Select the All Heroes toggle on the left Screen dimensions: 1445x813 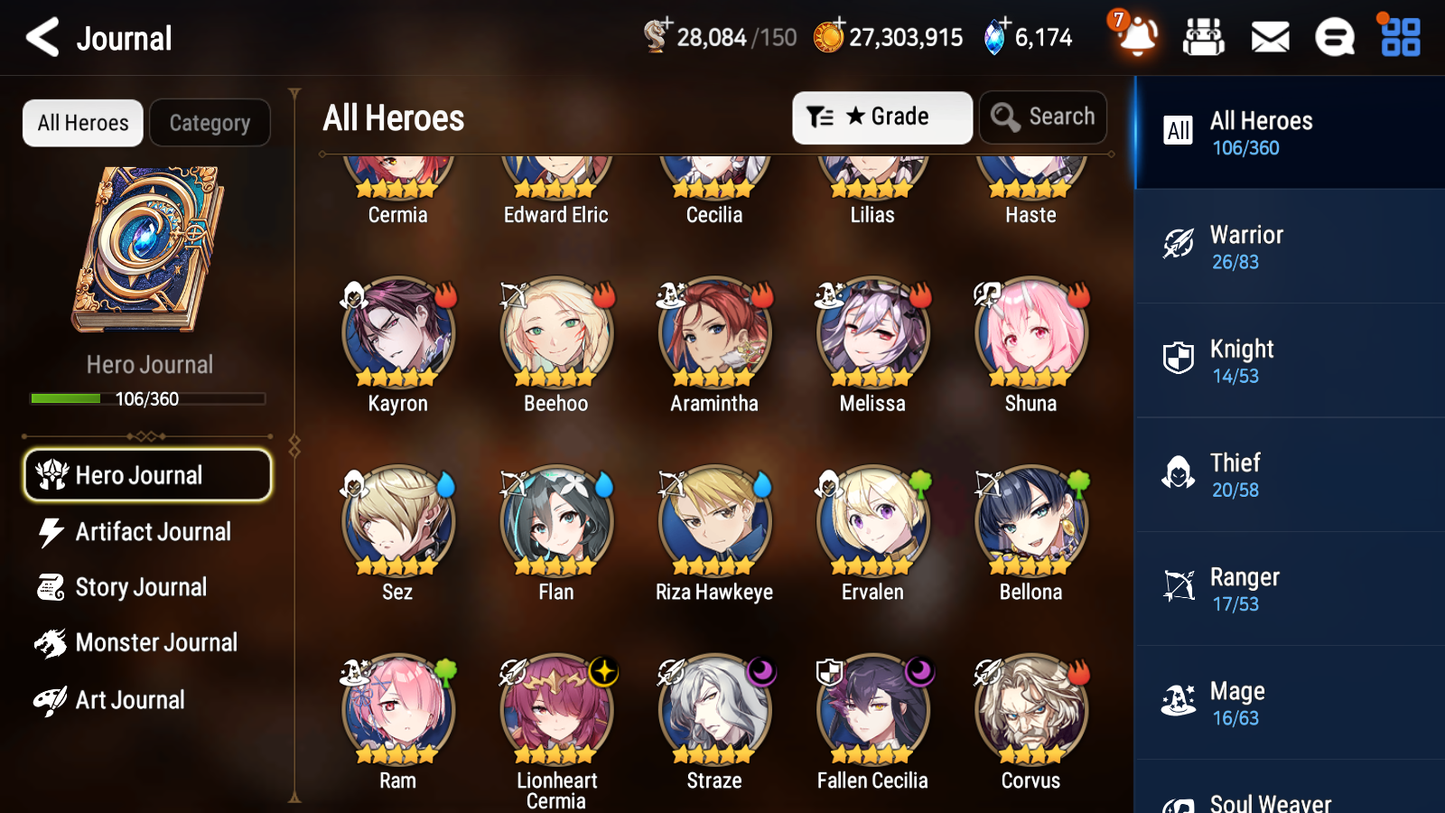tap(82, 122)
